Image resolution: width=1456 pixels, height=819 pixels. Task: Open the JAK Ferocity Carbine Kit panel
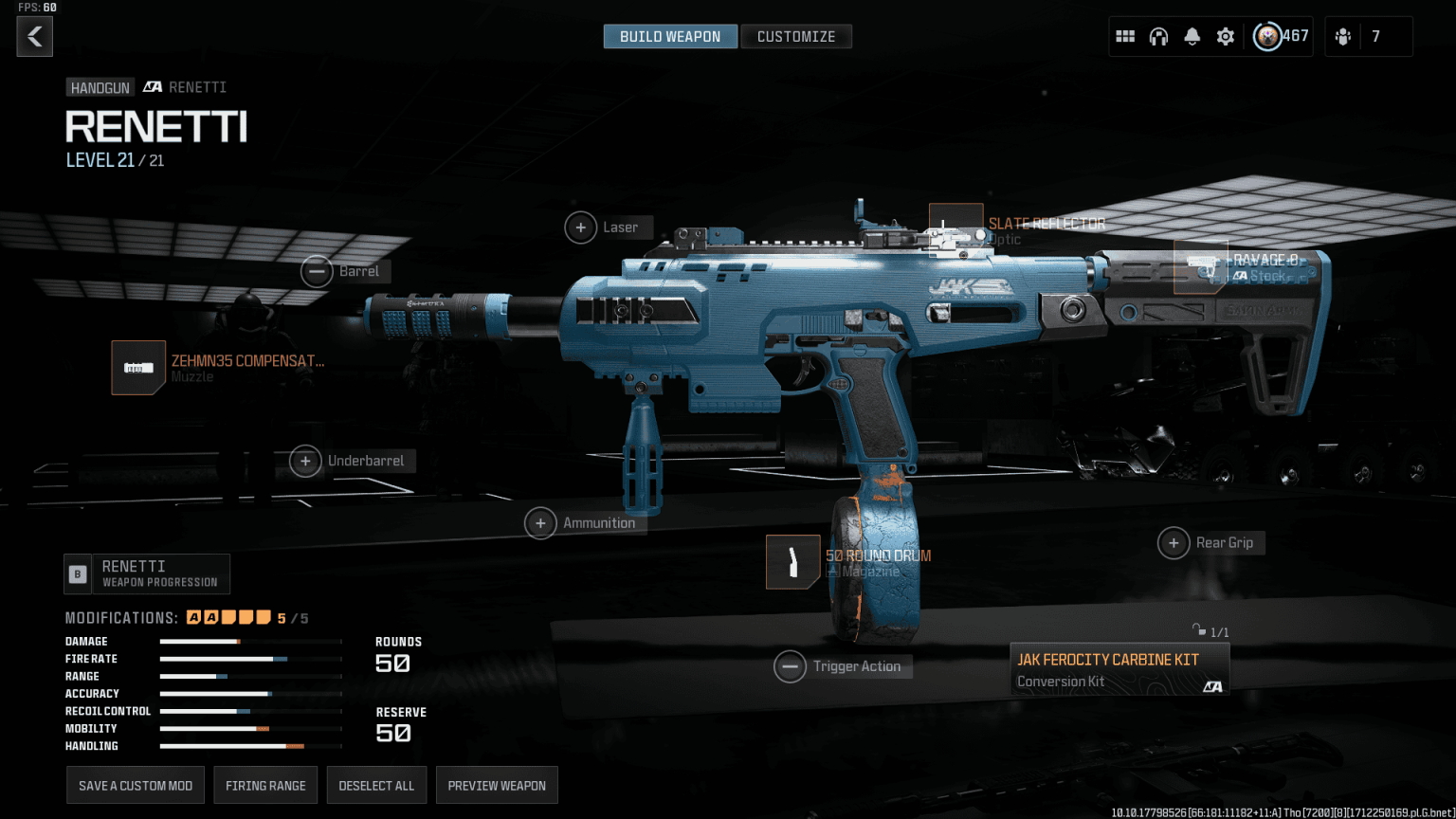(x=1119, y=668)
